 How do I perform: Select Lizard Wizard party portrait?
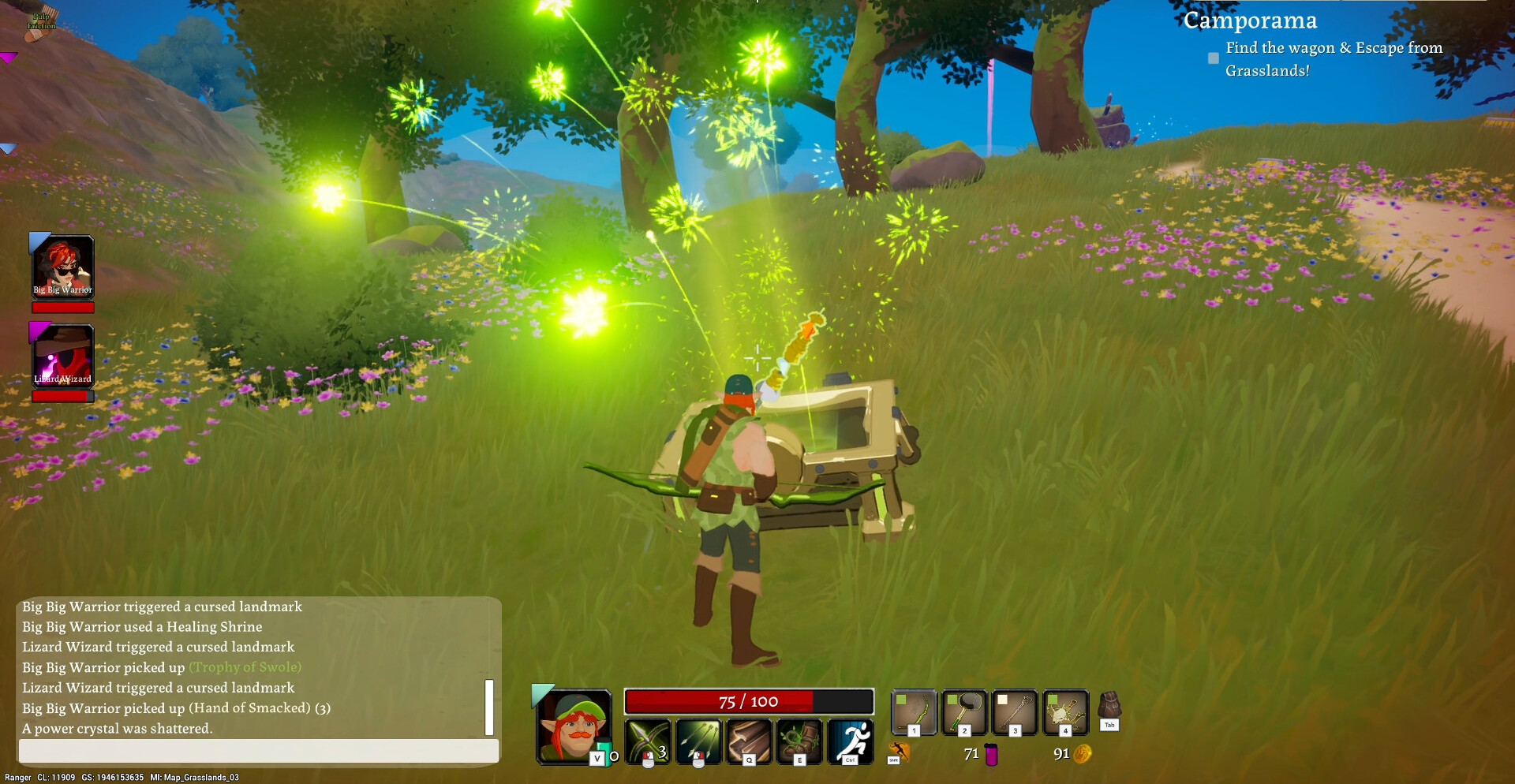(x=63, y=356)
